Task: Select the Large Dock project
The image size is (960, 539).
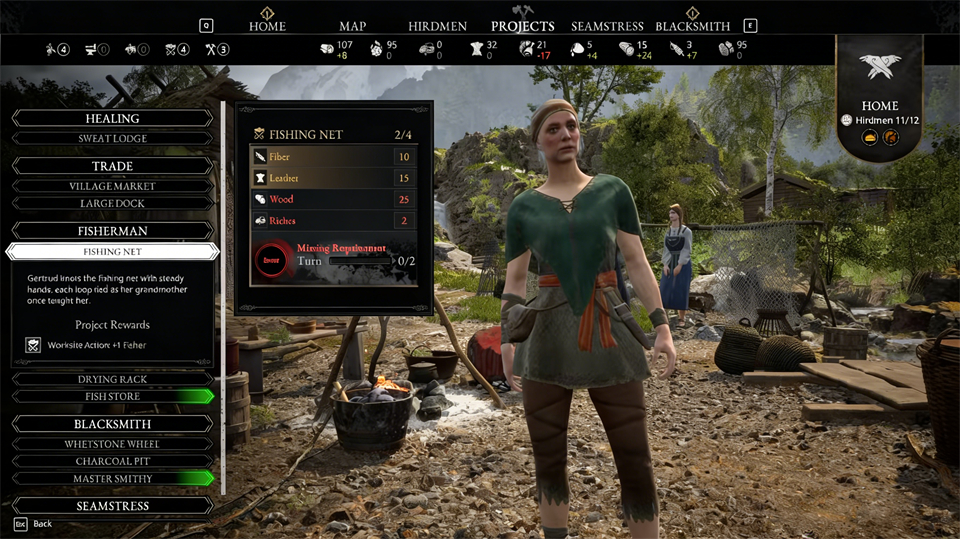Action: 112,204
